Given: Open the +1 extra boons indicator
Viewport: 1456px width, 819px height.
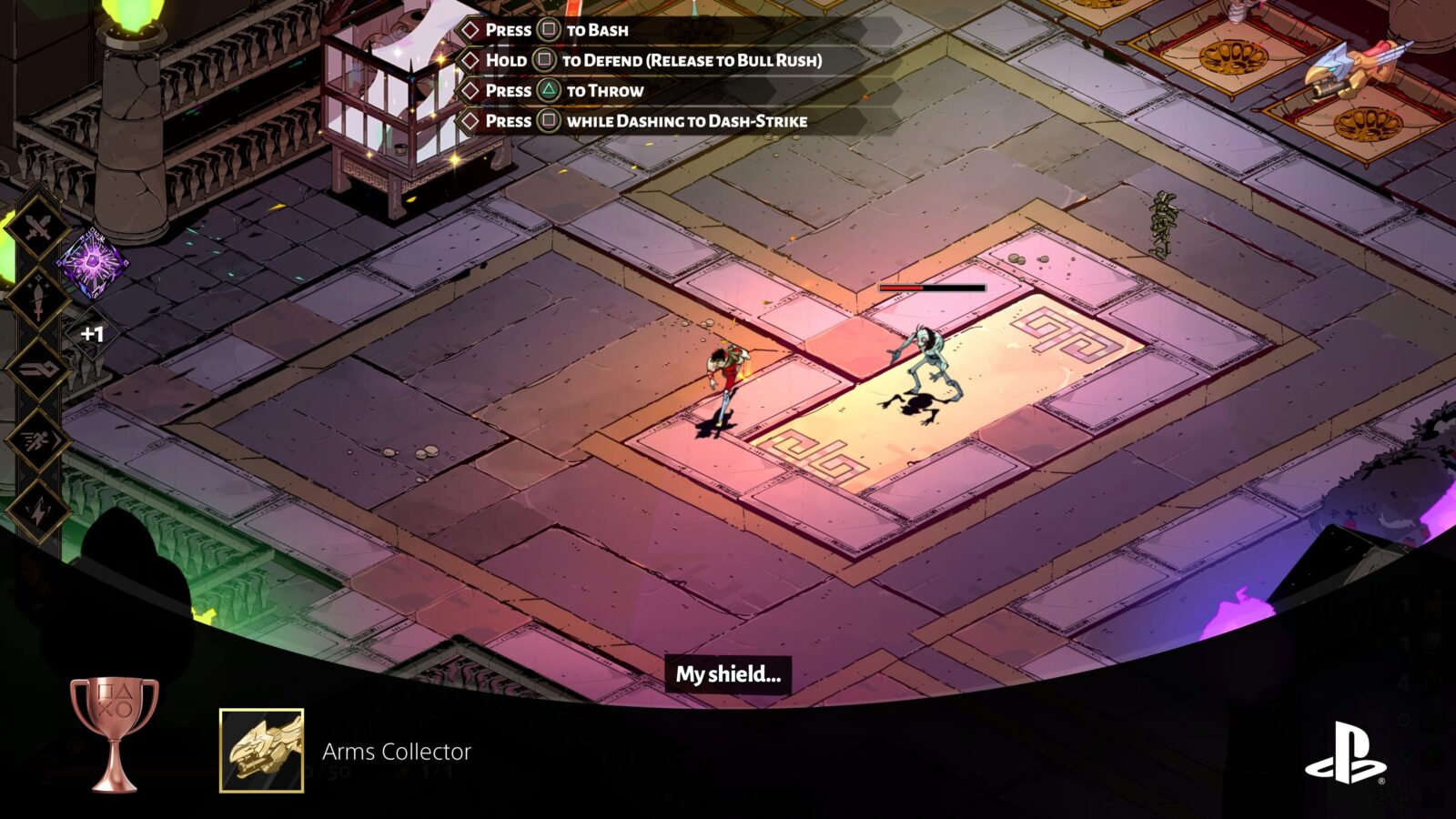Looking at the screenshot, I should [x=92, y=334].
